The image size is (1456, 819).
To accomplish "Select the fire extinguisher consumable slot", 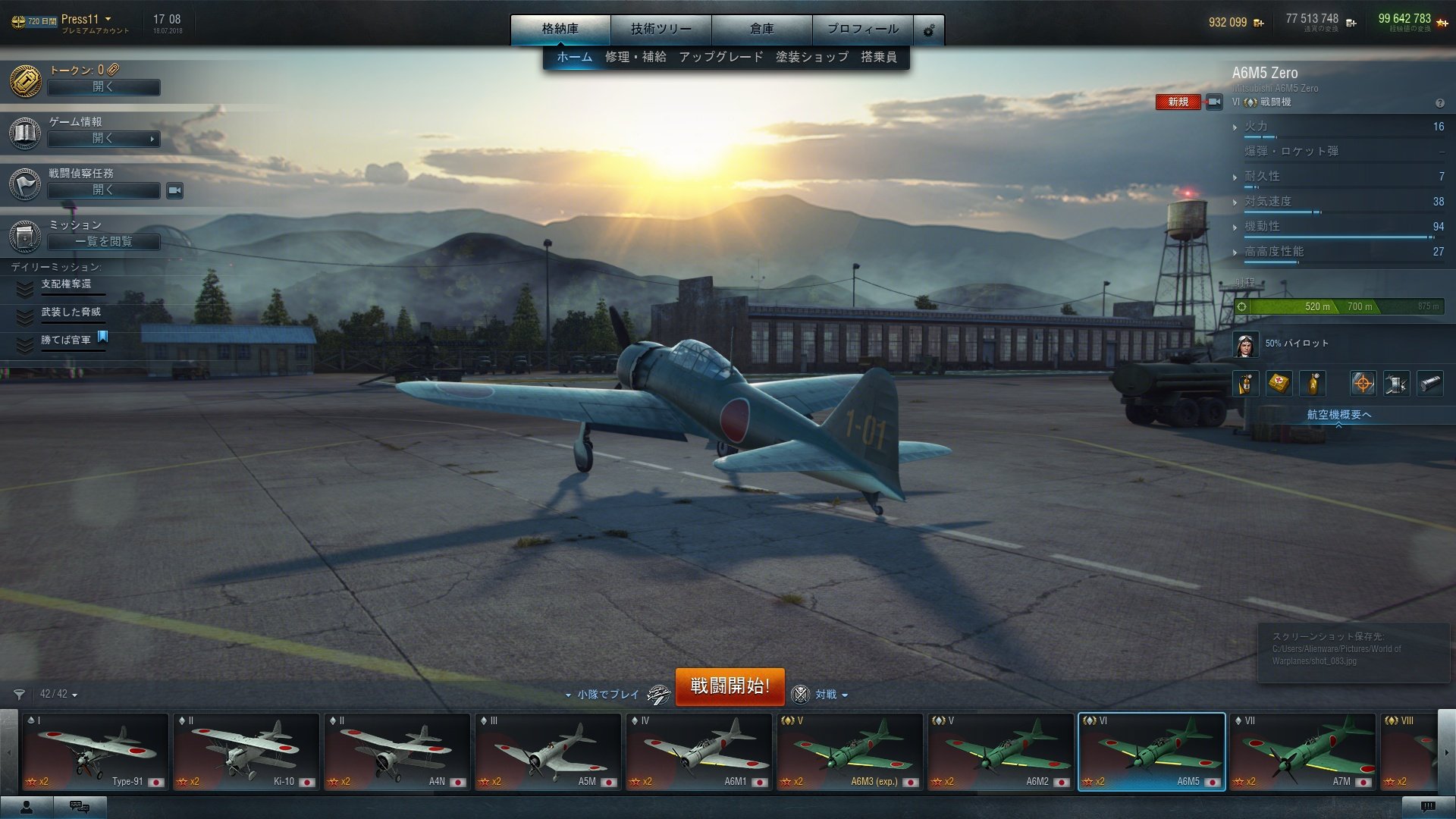I will [x=1246, y=383].
